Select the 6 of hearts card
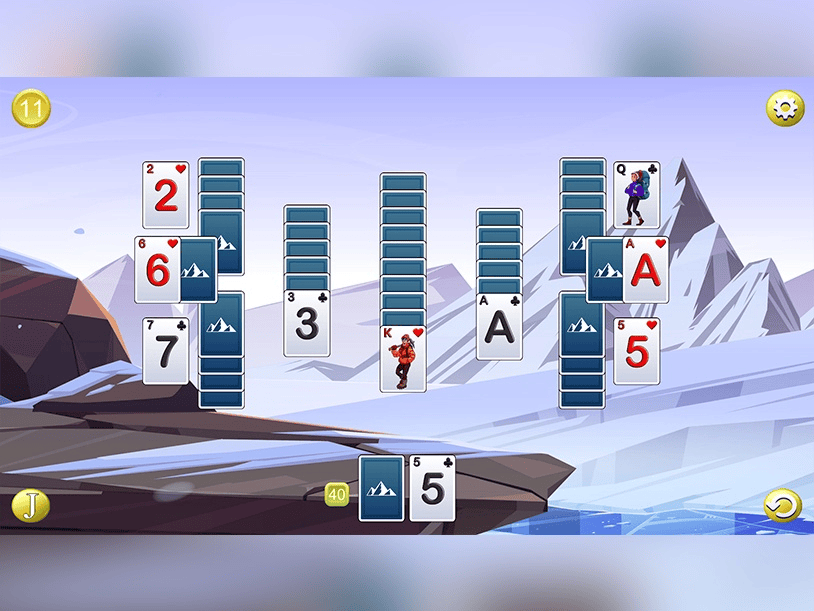The image size is (814, 611). click(158, 270)
